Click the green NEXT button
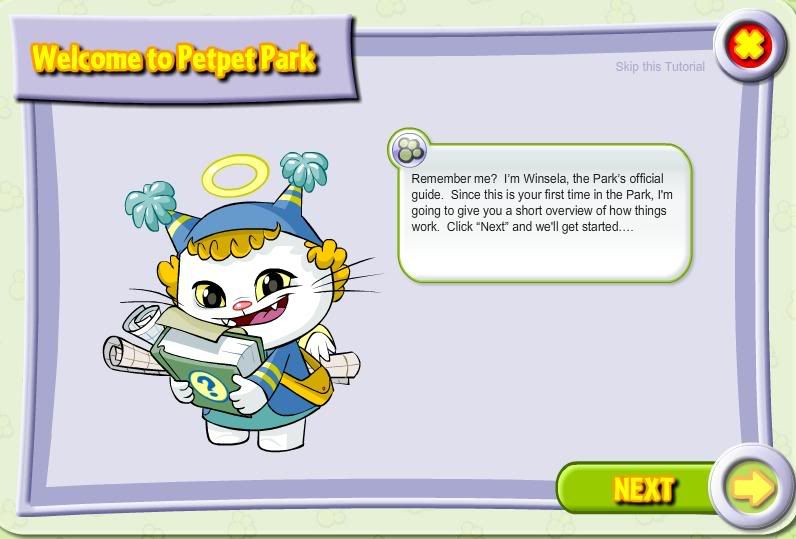Viewport: 796px width, 539px height. pos(640,489)
